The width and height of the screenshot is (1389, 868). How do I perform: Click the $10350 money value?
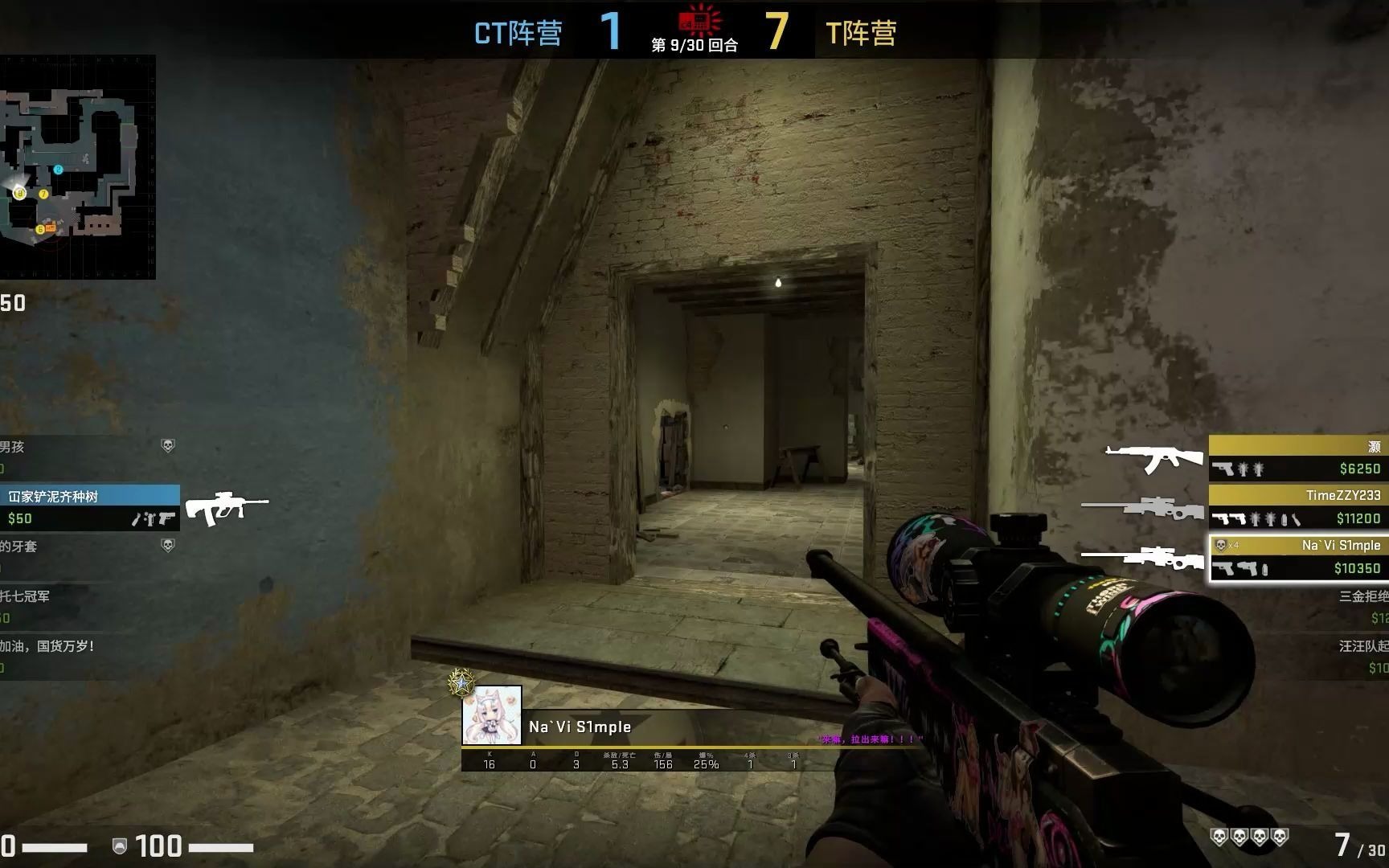pos(1358,568)
